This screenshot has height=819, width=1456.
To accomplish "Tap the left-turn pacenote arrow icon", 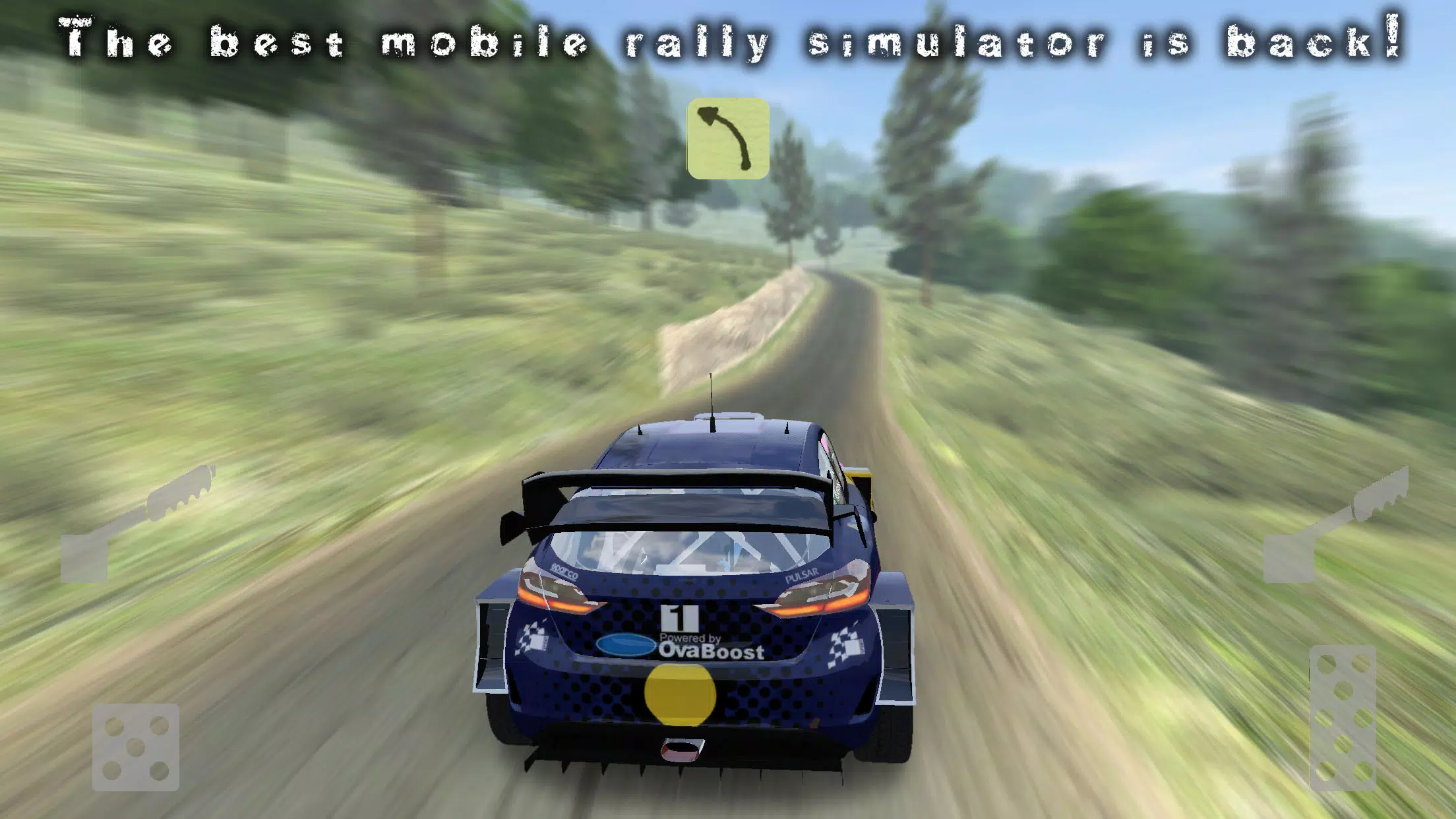I will click(729, 138).
